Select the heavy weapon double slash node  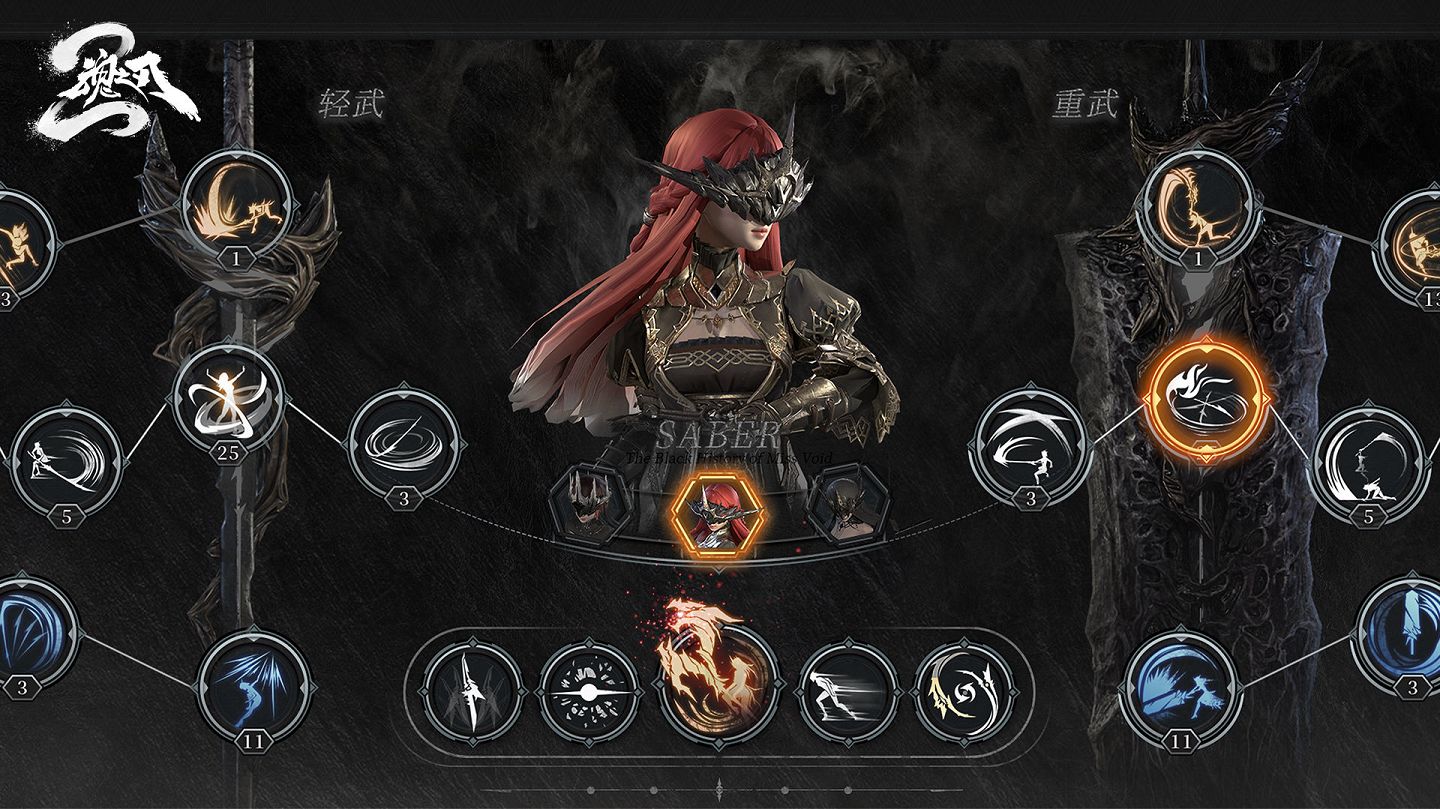coord(1030,444)
